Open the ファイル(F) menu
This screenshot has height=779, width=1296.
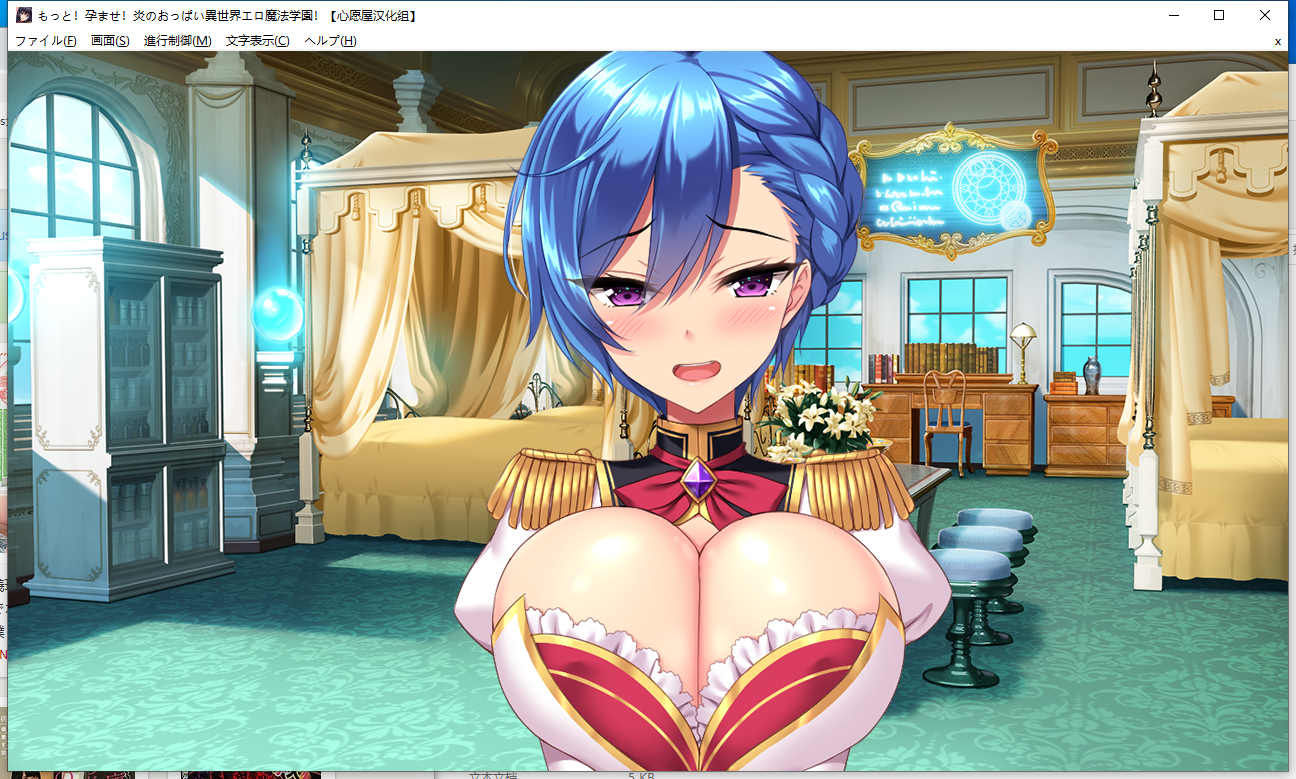pos(45,41)
